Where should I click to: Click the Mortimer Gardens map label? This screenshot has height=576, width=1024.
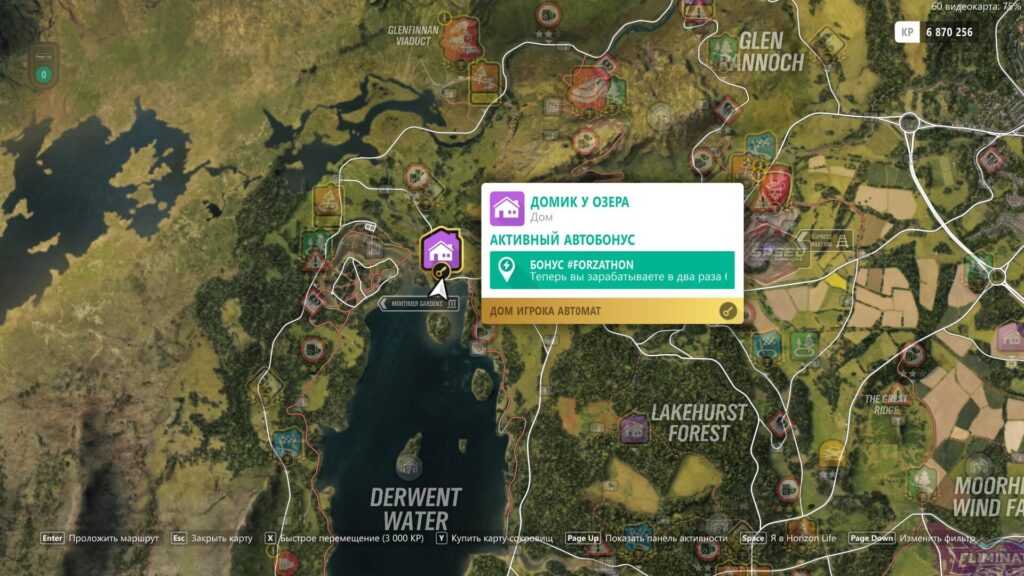[419, 304]
